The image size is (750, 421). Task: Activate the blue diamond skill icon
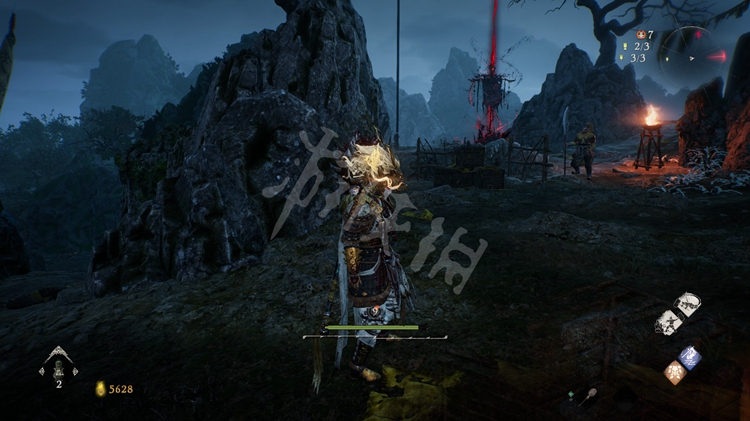click(x=690, y=357)
